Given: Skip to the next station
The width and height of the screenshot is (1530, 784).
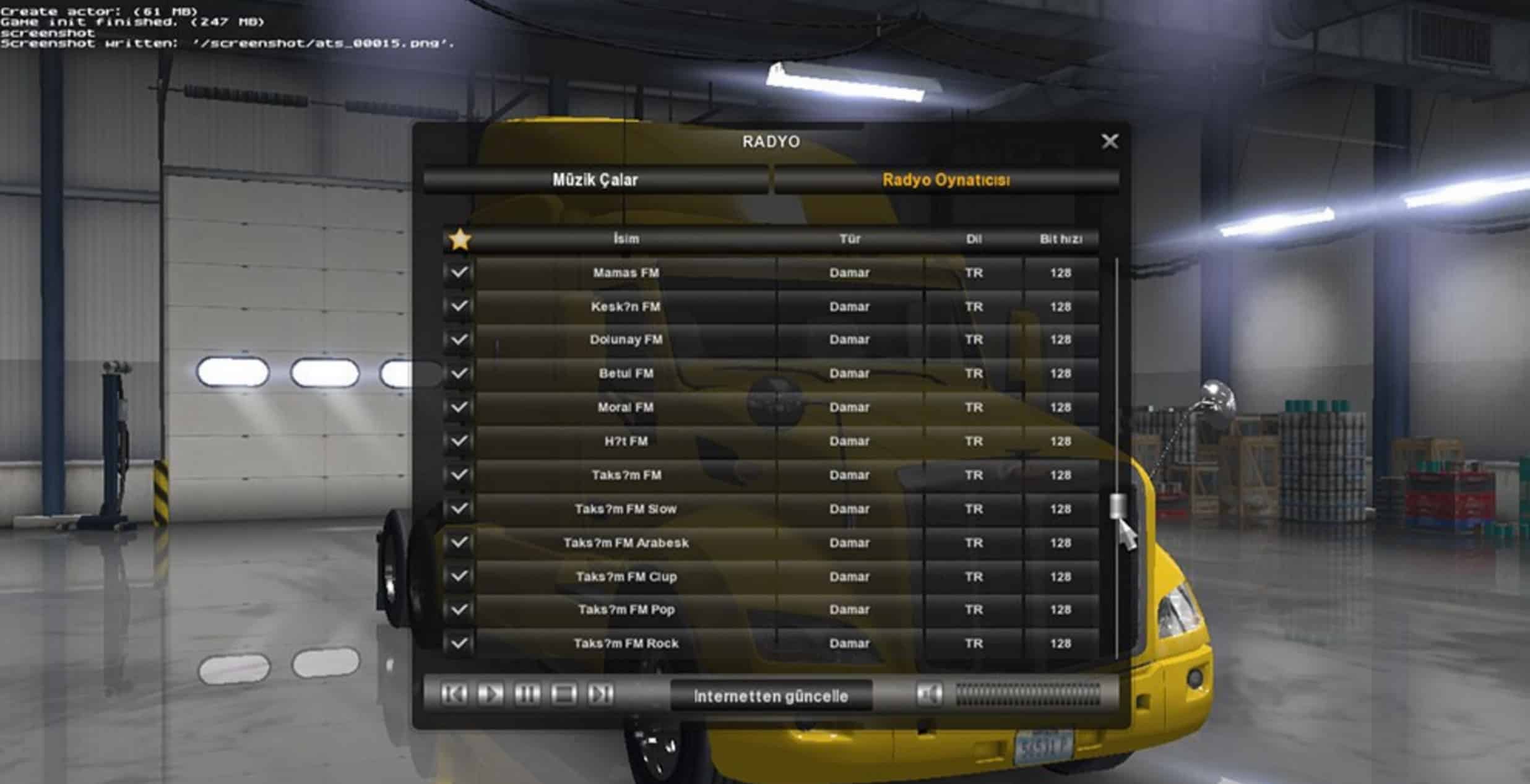Looking at the screenshot, I should (600, 694).
